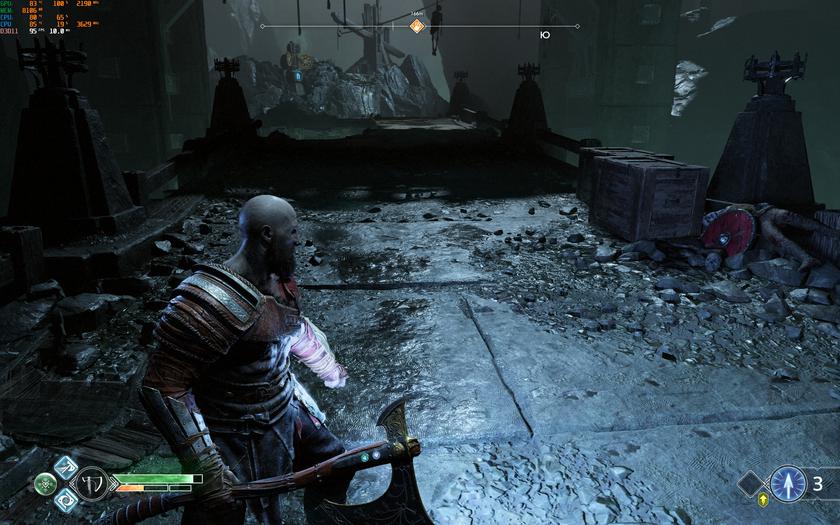Select the blue arrow companion ability icon
The height and width of the screenshot is (525, 840).
(788, 484)
